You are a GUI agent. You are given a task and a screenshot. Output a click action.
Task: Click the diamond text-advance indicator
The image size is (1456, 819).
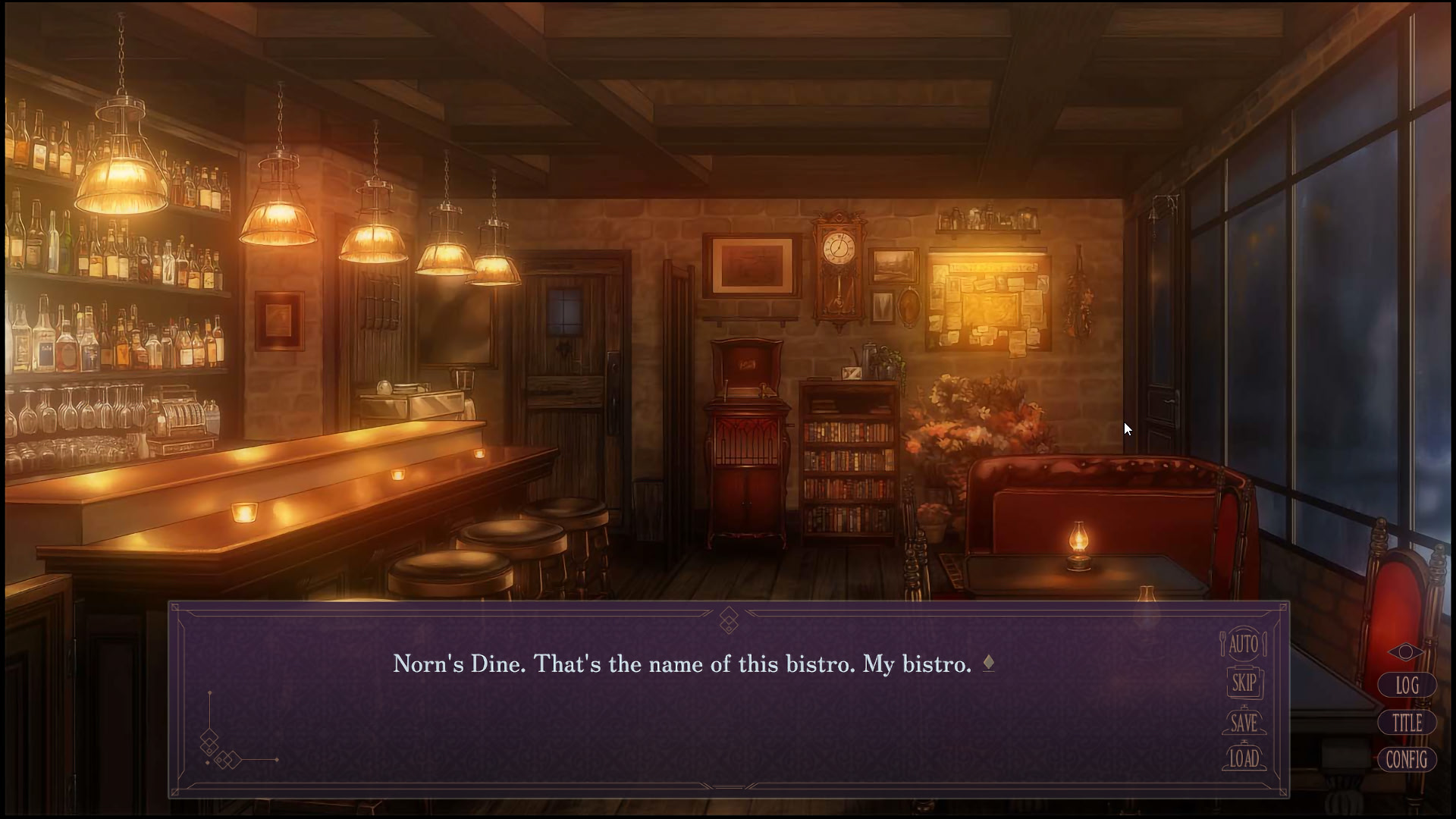pyautogui.click(x=988, y=662)
